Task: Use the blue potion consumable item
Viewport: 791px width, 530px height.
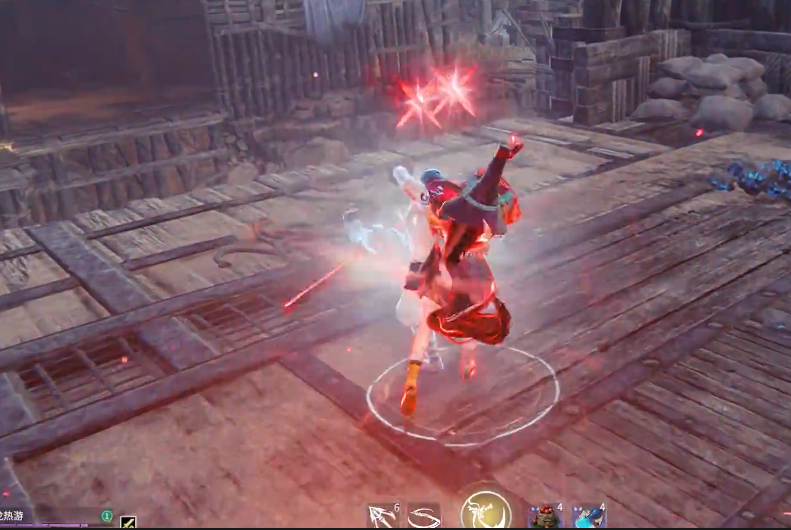Action: pyautogui.click(x=589, y=517)
